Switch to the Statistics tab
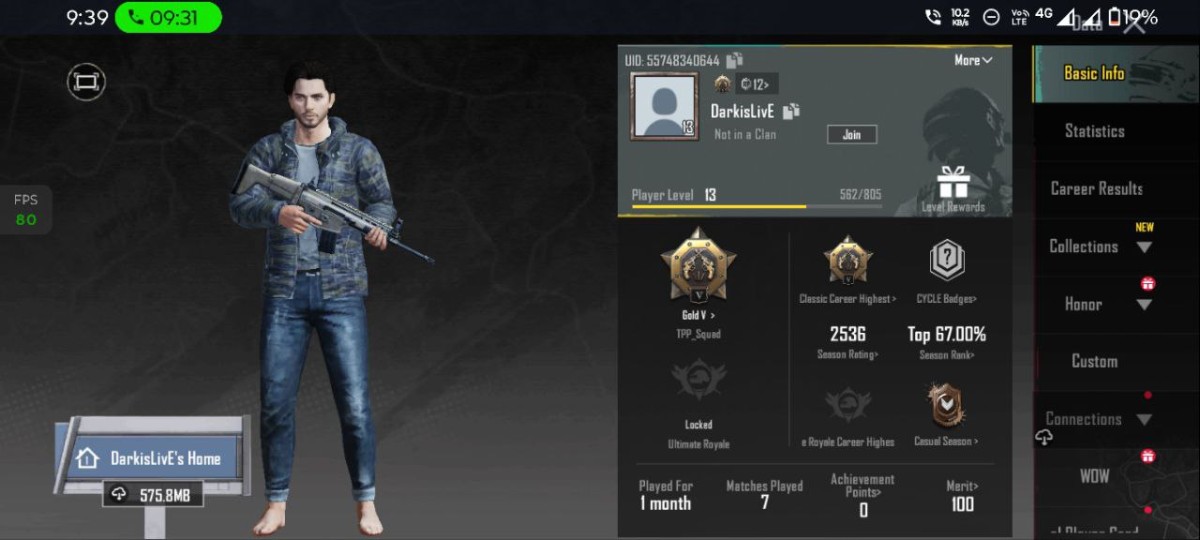 coord(1094,131)
